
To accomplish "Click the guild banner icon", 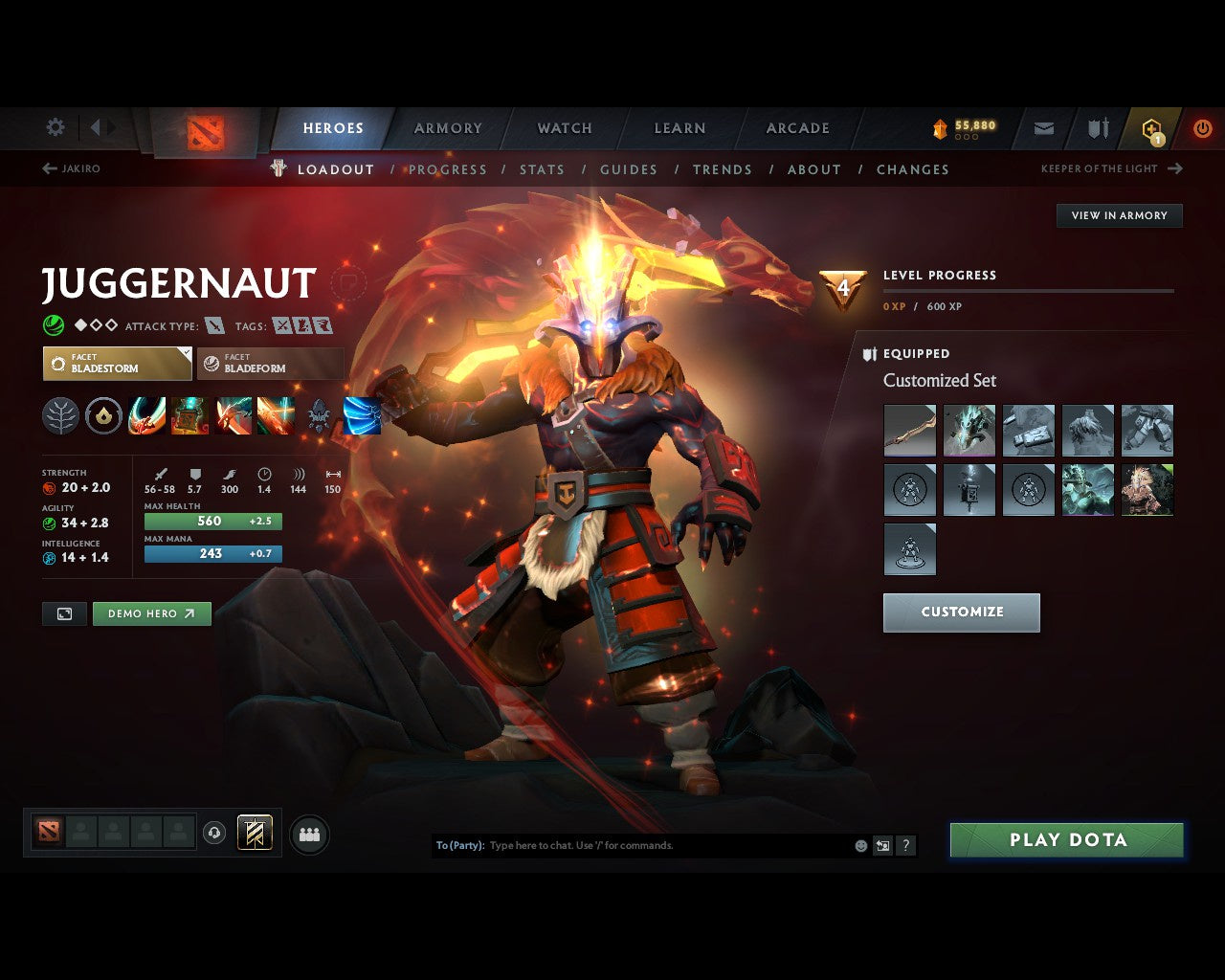I will (1097, 127).
